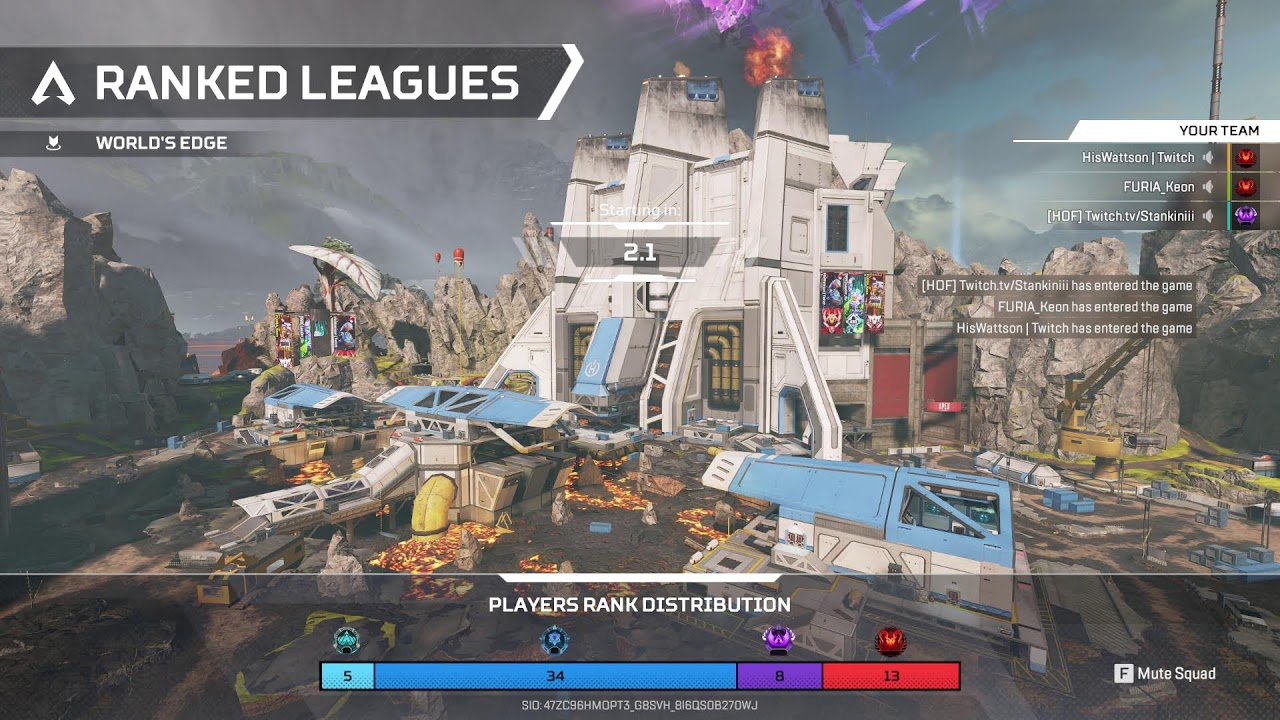Select HisWattson | Twitch in team list

tap(1137, 158)
